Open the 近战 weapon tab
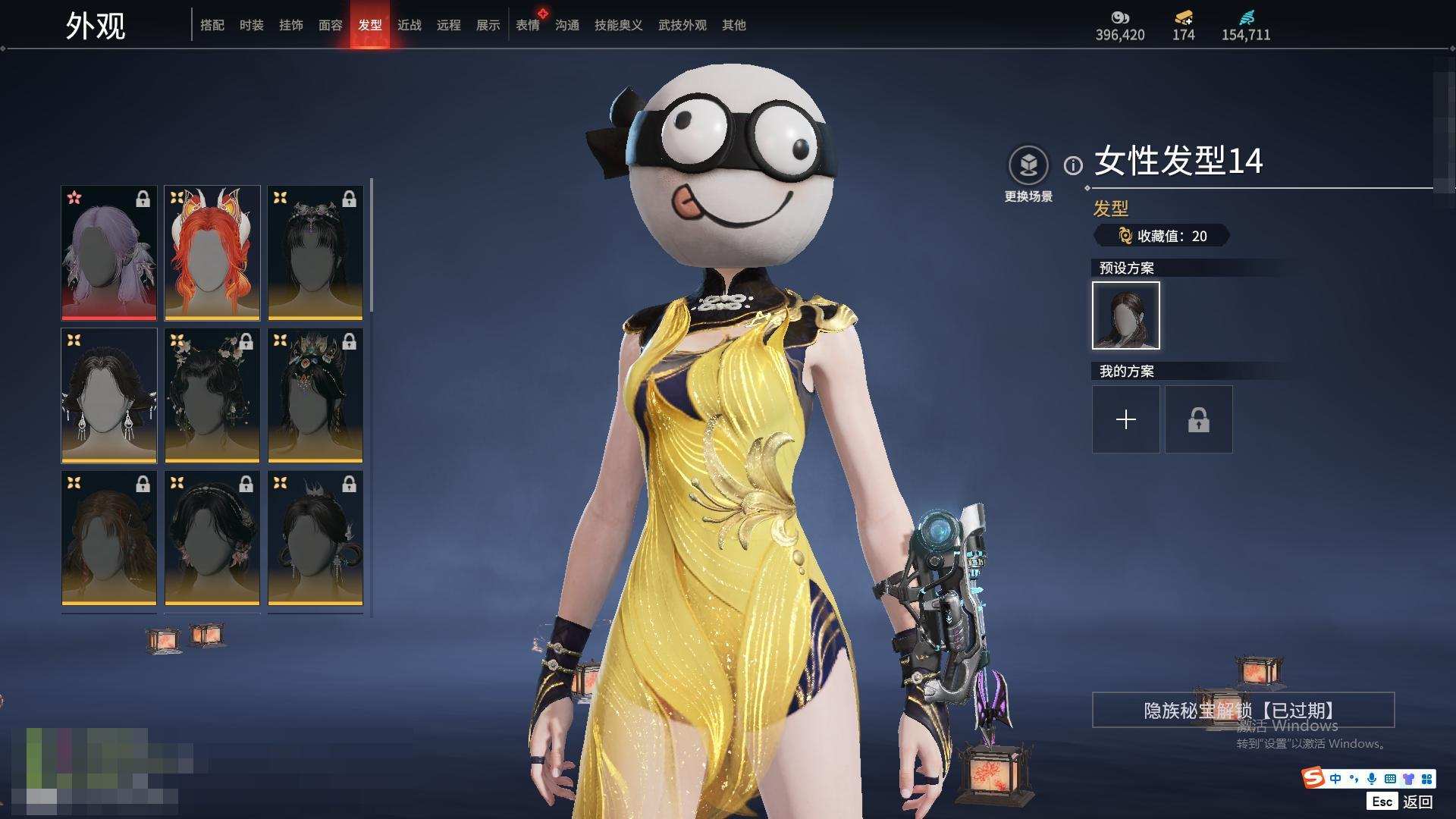Viewport: 1456px width, 819px height. point(409,25)
